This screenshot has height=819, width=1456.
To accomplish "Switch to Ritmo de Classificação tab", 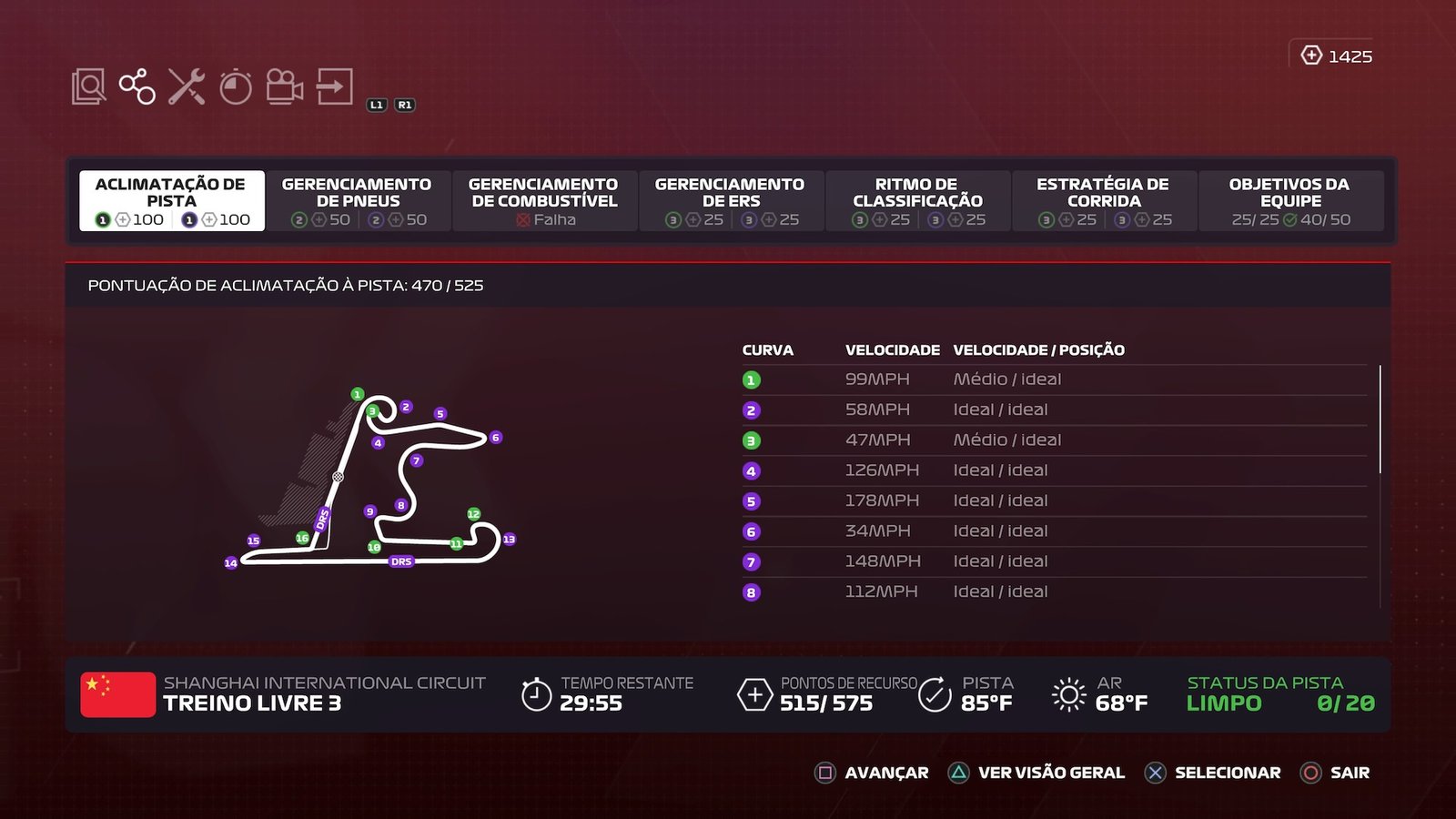I will (917, 200).
